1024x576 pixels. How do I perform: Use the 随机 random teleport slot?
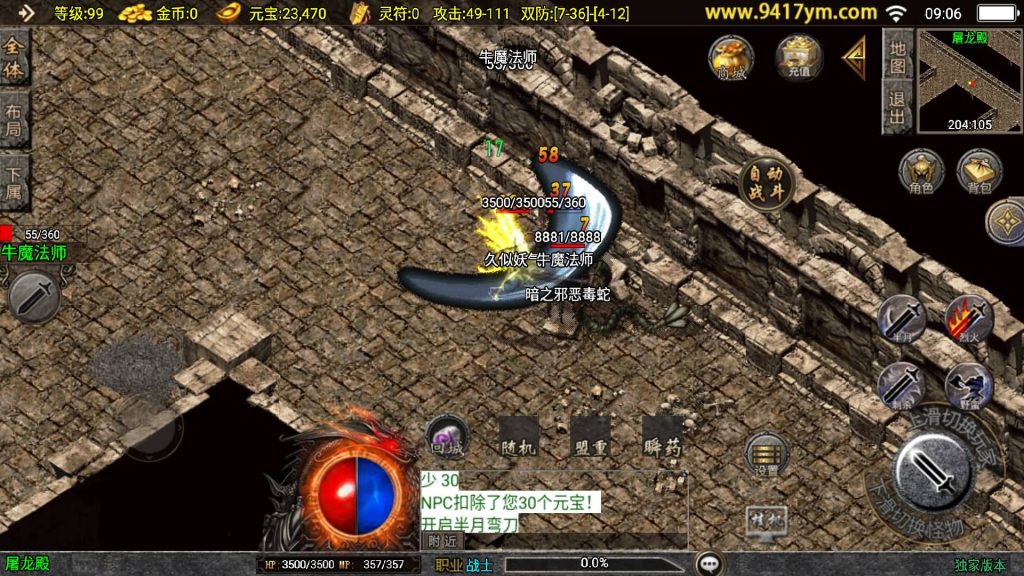[519, 437]
